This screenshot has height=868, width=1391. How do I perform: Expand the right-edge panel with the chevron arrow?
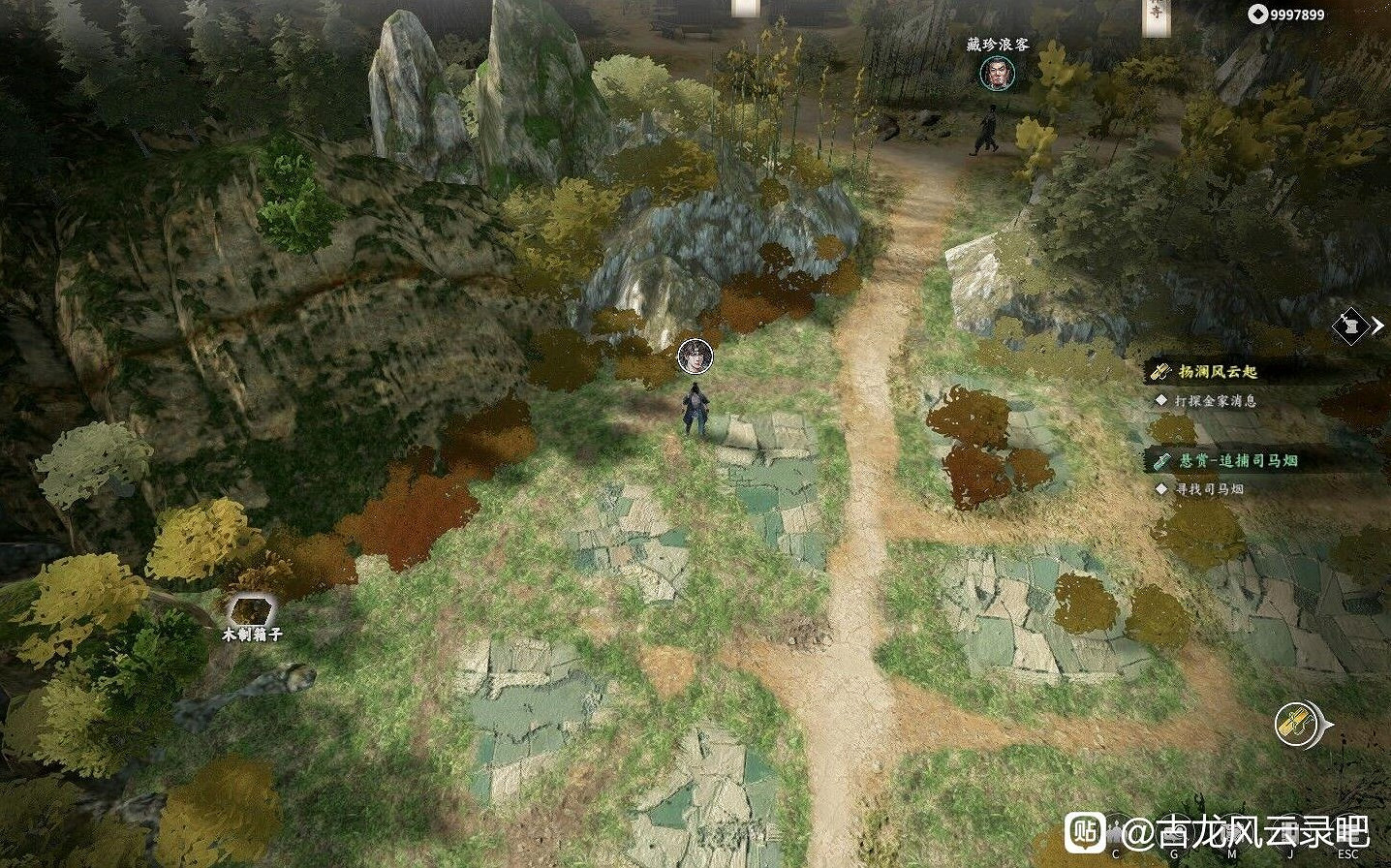tap(1376, 327)
